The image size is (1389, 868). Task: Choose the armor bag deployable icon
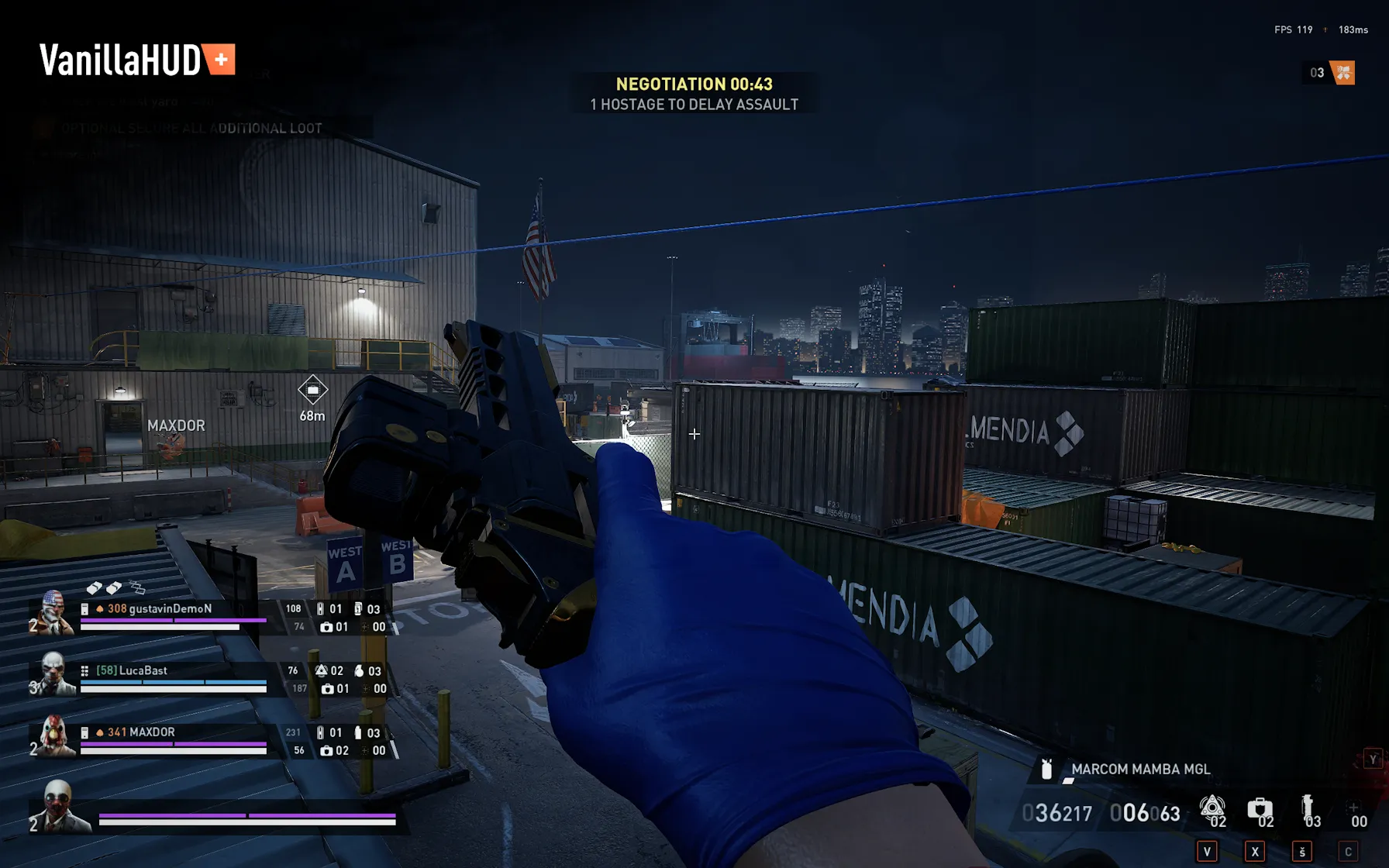(x=1259, y=808)
